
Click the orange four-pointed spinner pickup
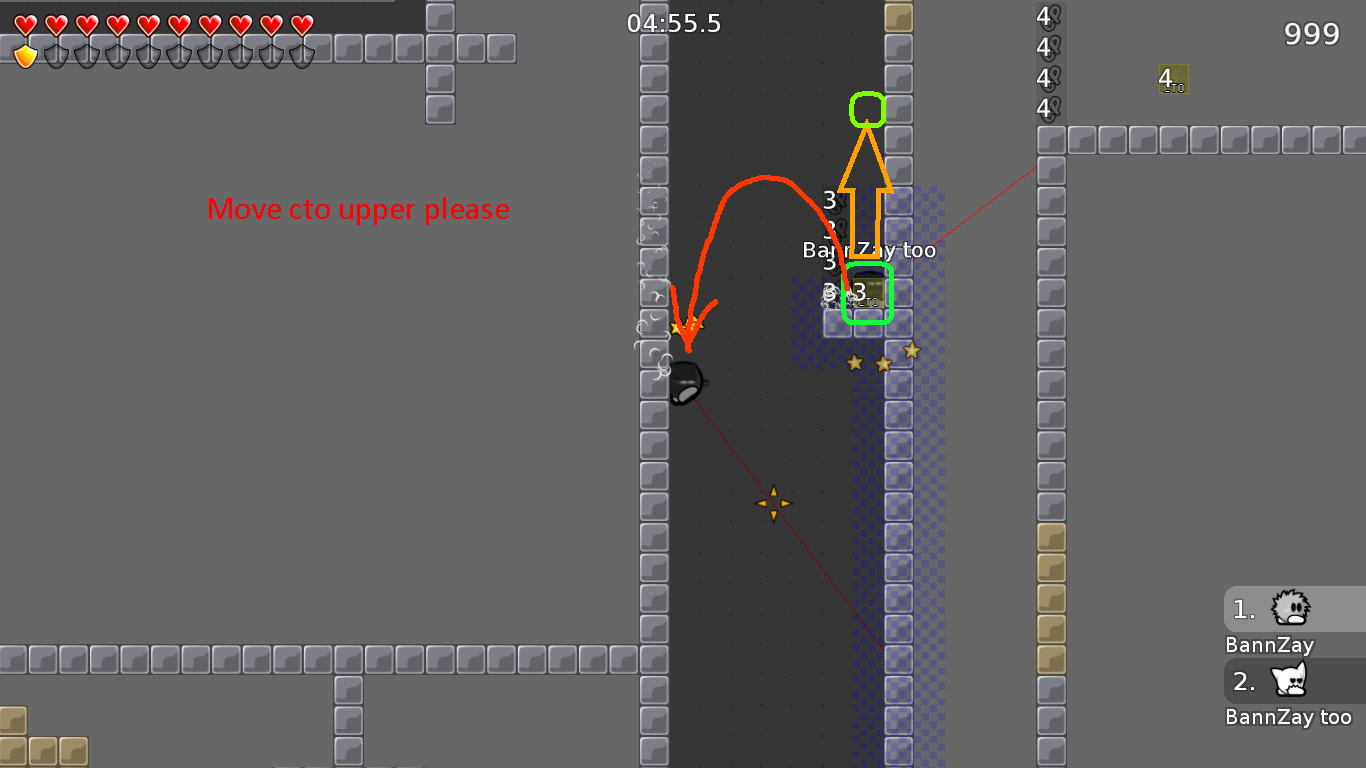click(774, 502)
